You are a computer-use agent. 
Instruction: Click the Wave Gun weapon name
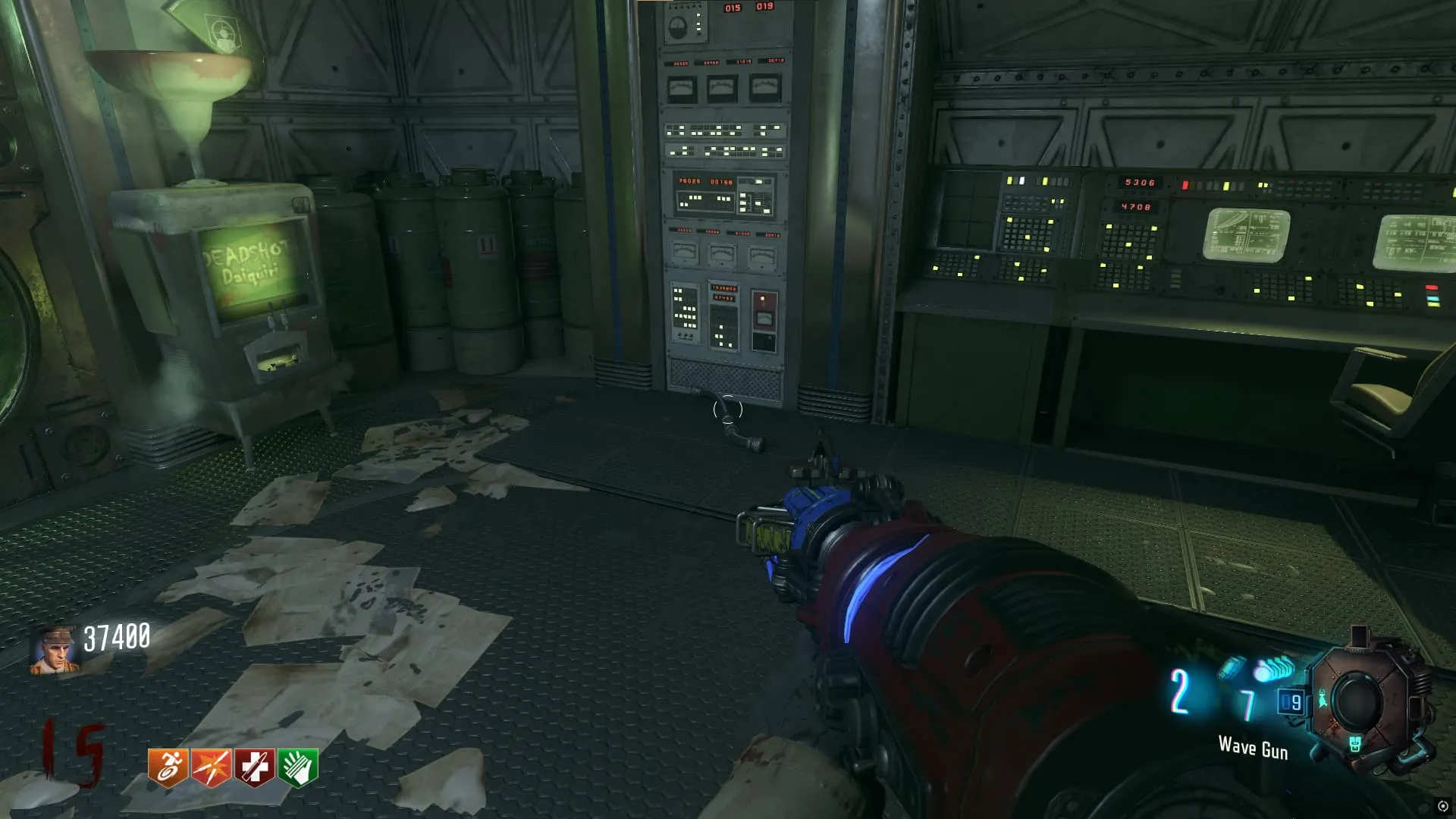point(1253,748)
